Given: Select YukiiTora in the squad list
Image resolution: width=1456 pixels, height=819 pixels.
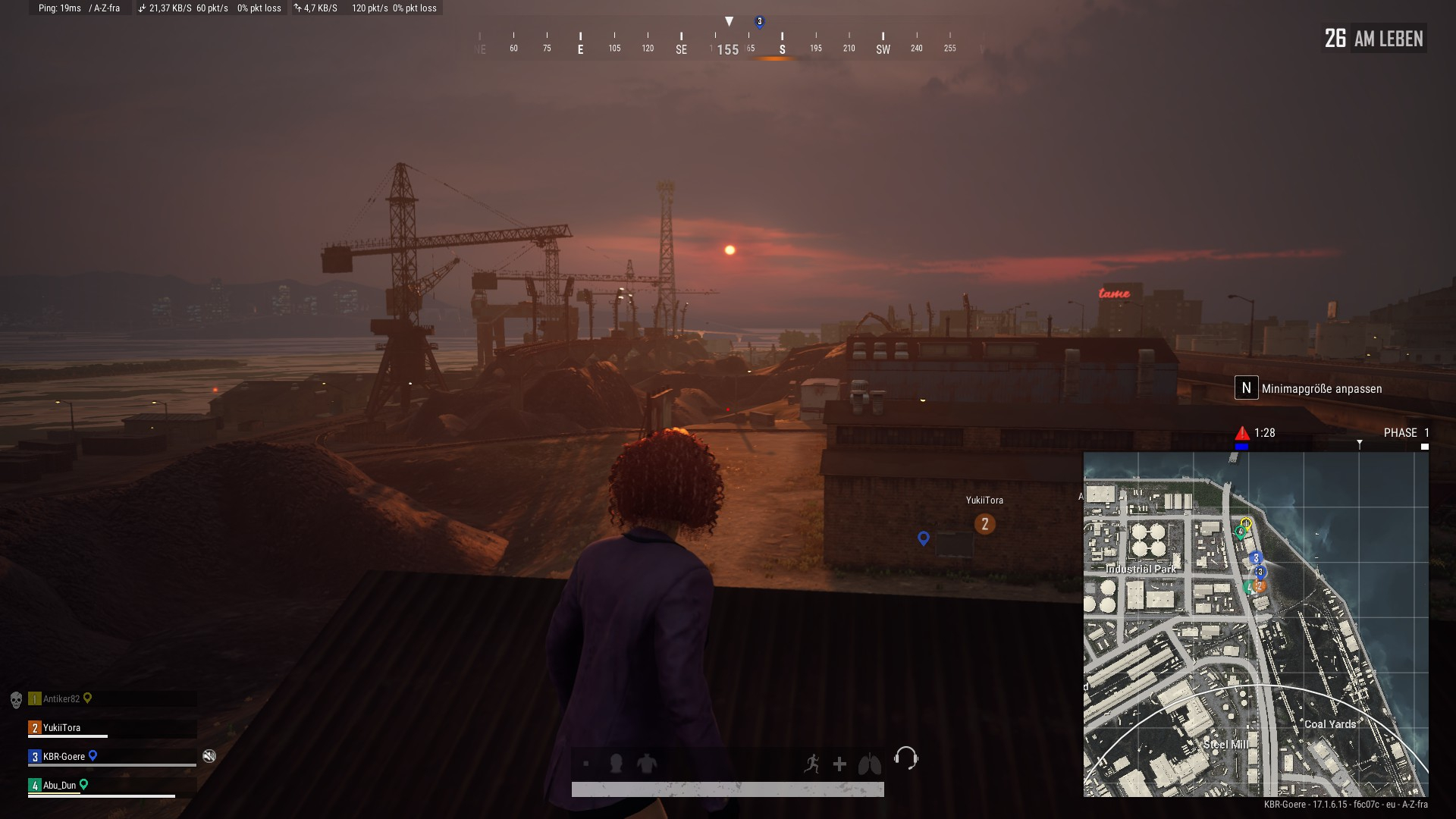Looking at the screenshot, I should tap(61, 728).
